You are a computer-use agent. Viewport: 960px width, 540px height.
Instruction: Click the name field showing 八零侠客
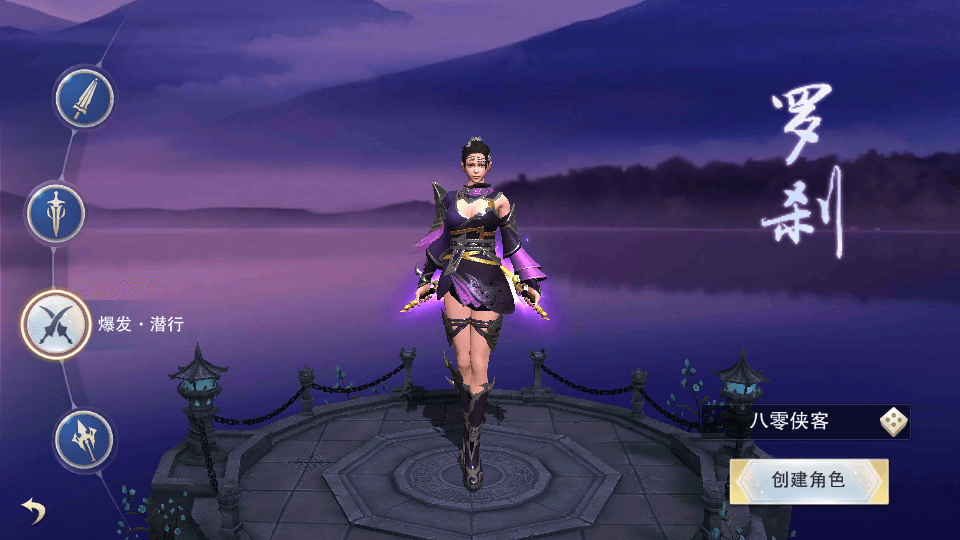tap(790, 422)
